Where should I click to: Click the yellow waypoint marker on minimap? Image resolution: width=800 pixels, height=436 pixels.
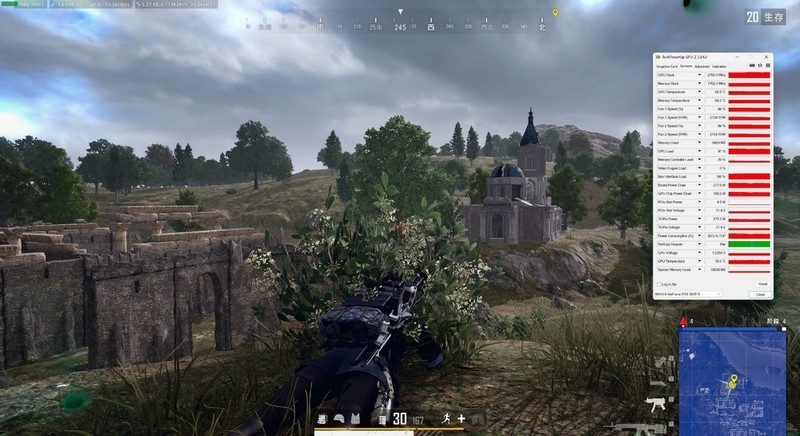coord(733,380)
